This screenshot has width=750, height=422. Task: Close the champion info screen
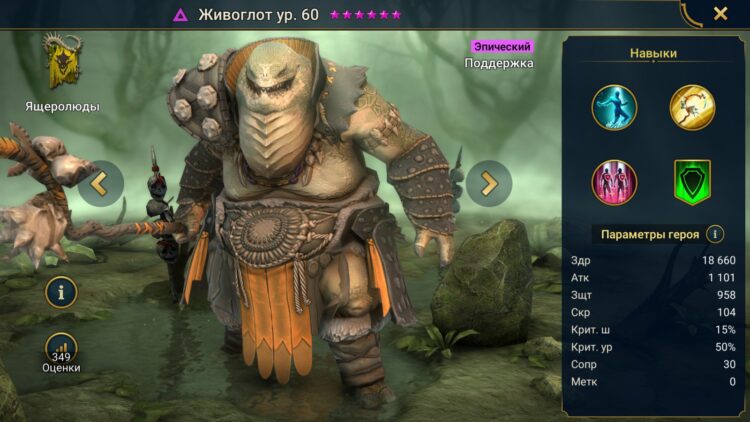coord(720,14)
